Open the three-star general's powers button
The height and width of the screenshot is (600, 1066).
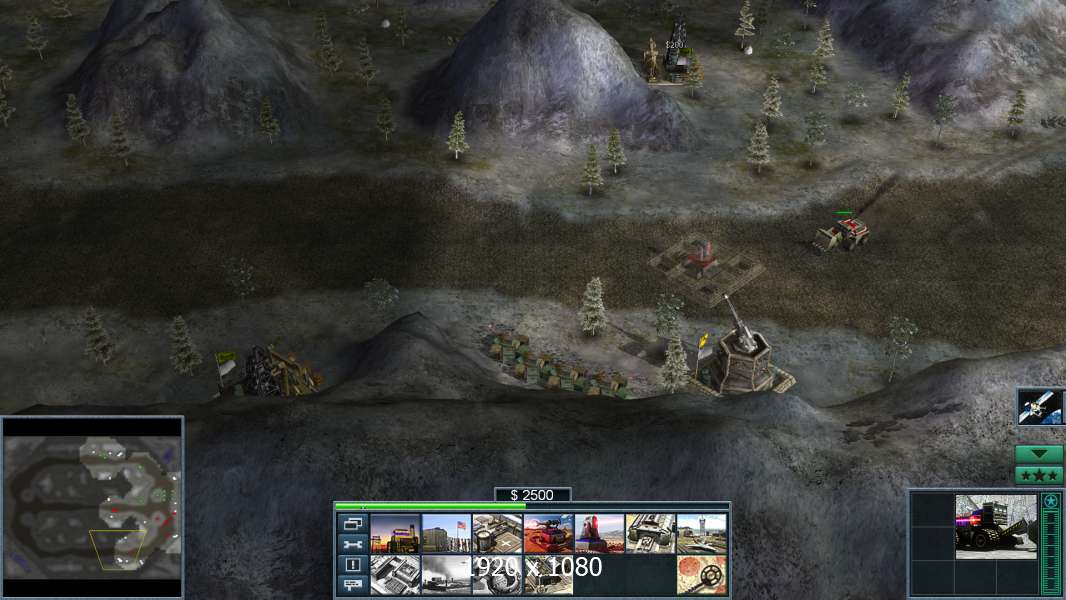click(1039, 475)
